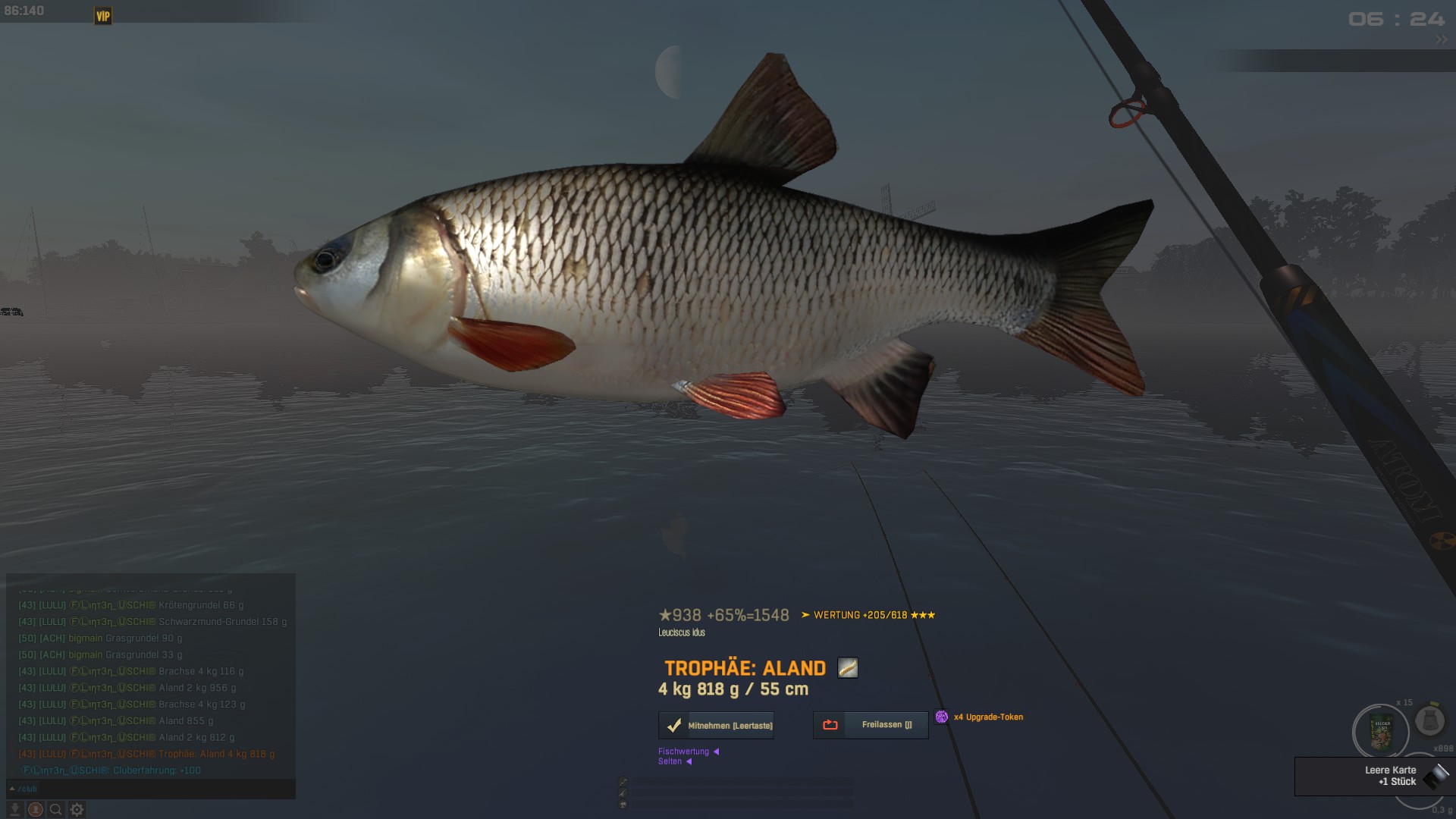
Task: Release the fish with the Freilassen button
Action: pyautogui.click(x=871, y=725)
